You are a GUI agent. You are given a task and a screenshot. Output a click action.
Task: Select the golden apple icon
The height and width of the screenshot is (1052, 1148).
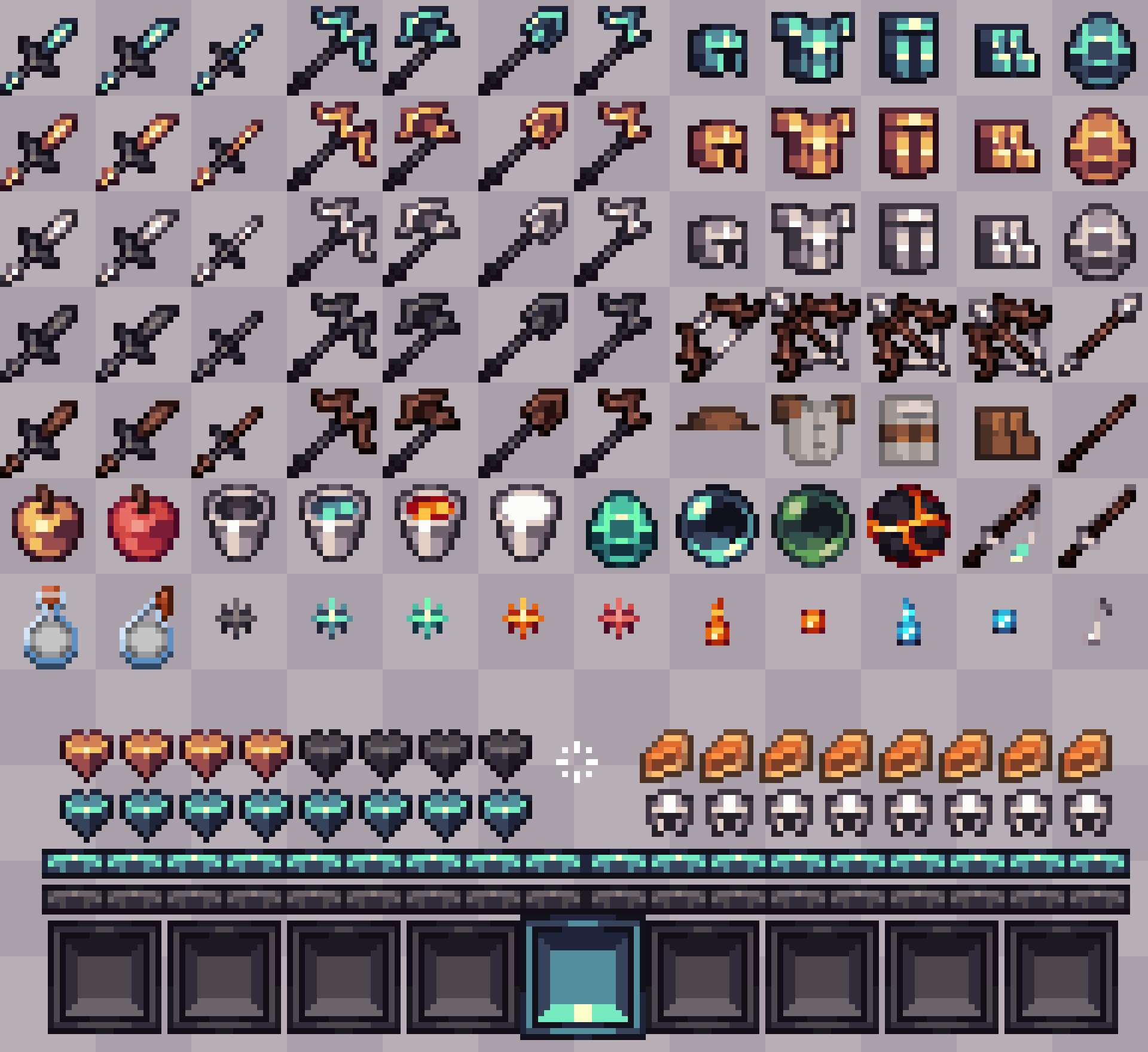(x=48, y=526)
